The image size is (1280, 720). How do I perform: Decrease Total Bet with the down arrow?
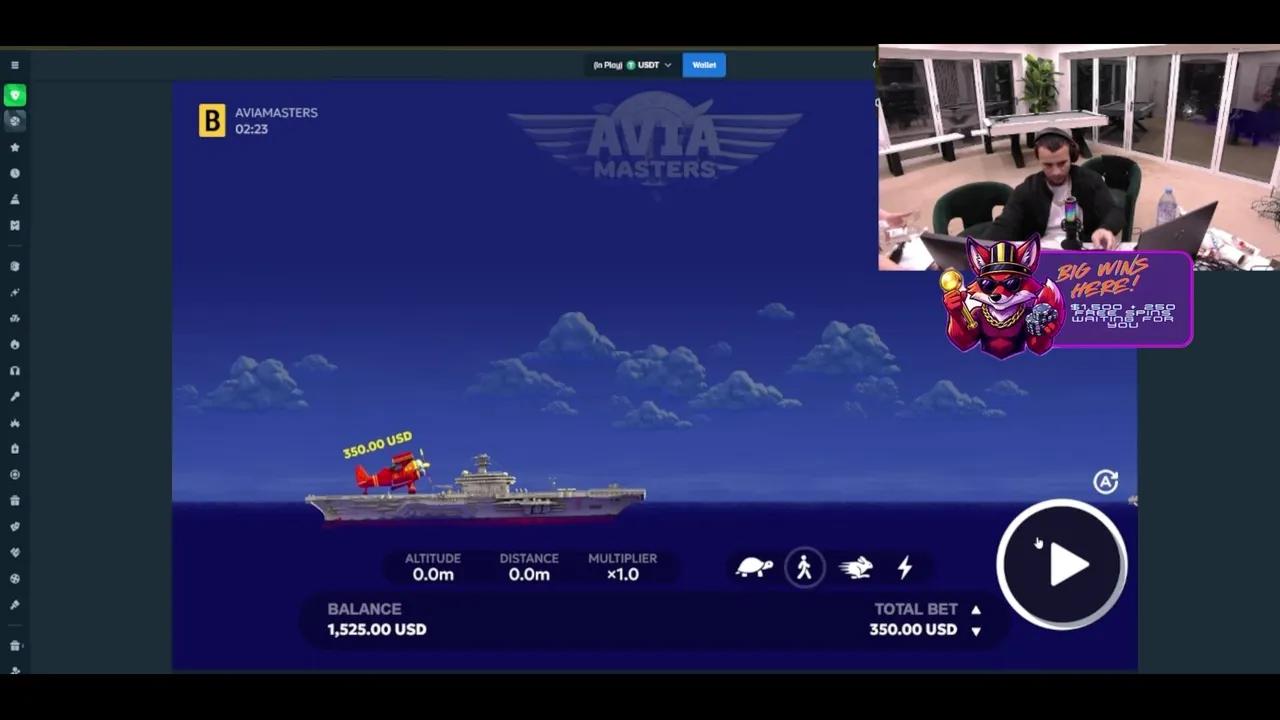975,630
